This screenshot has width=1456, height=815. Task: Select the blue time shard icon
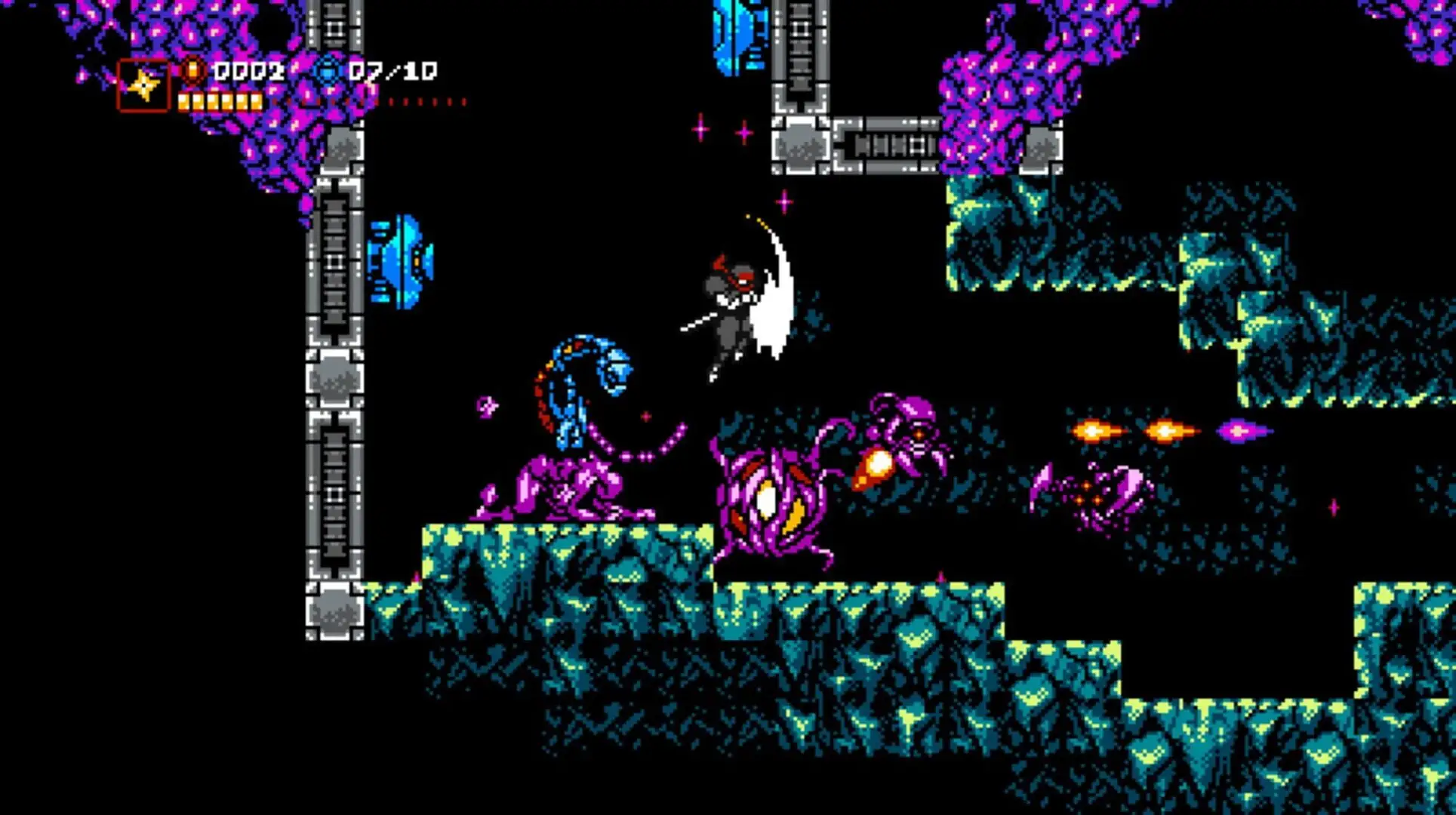[x=328, y=70]
